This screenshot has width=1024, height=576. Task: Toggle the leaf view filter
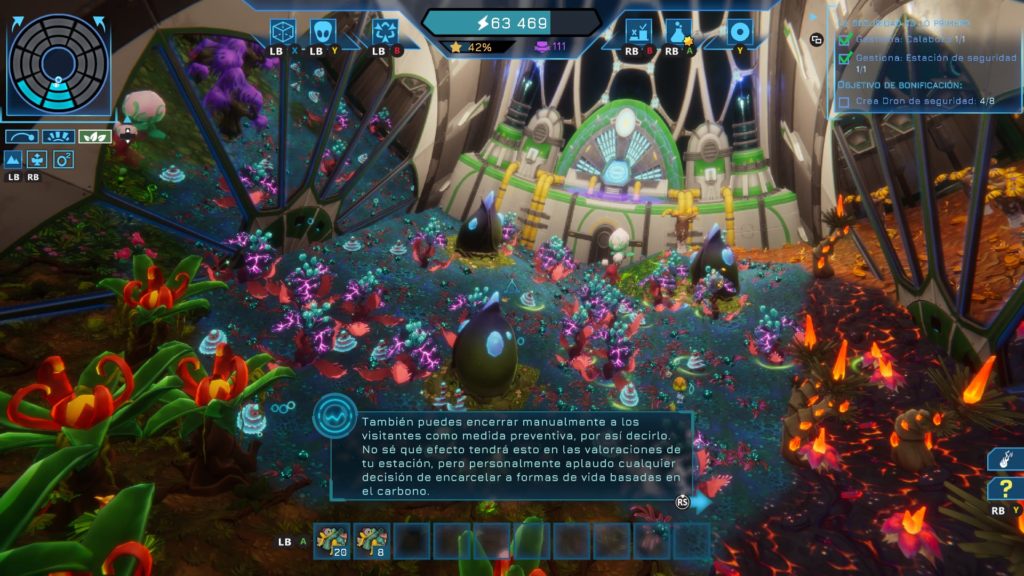coord(96,136)
